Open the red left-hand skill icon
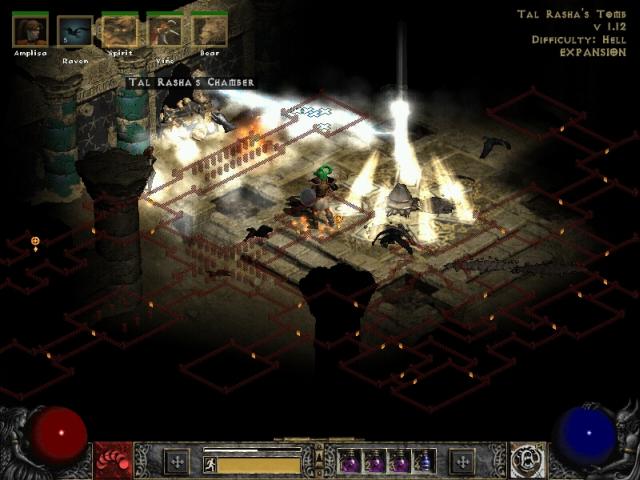This screenshot has height=480, width=640. 112,461
